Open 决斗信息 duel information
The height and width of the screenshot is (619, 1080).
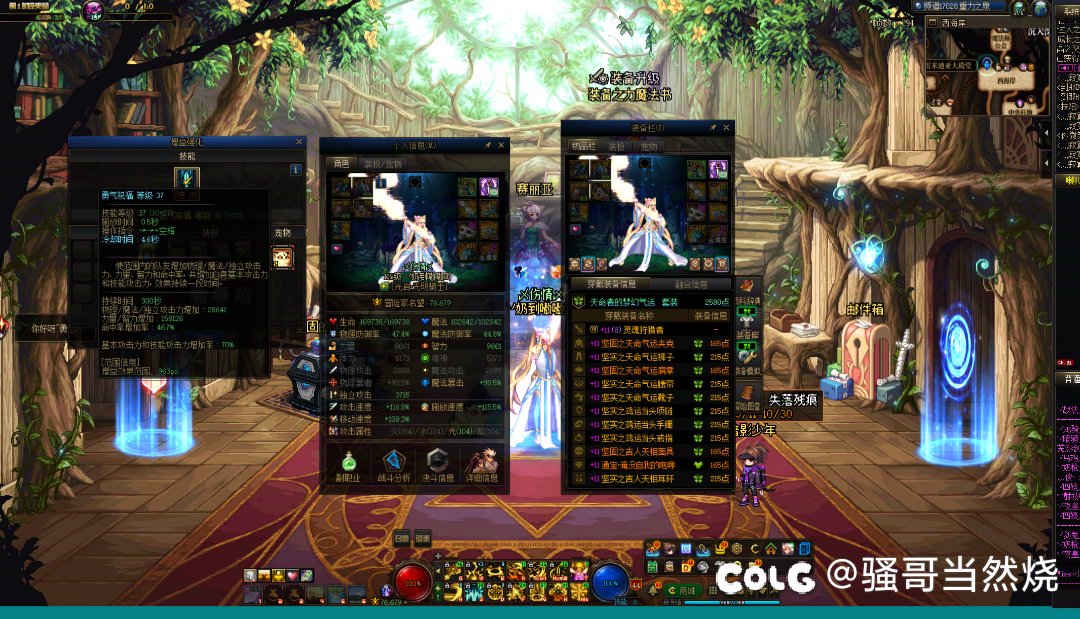(x=438, y=466)
